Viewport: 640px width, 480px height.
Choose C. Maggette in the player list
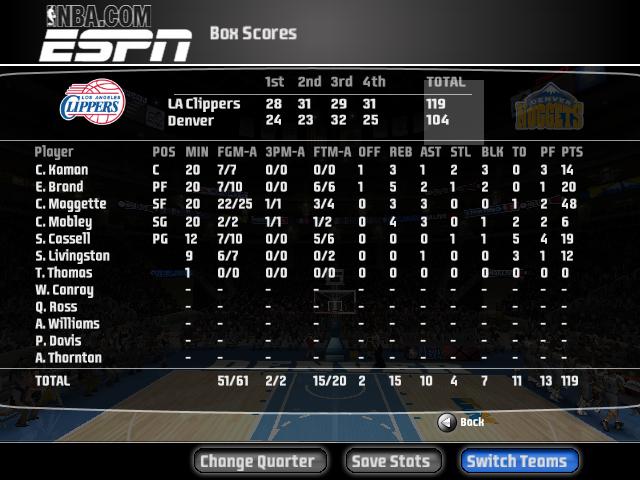[71, 204]
